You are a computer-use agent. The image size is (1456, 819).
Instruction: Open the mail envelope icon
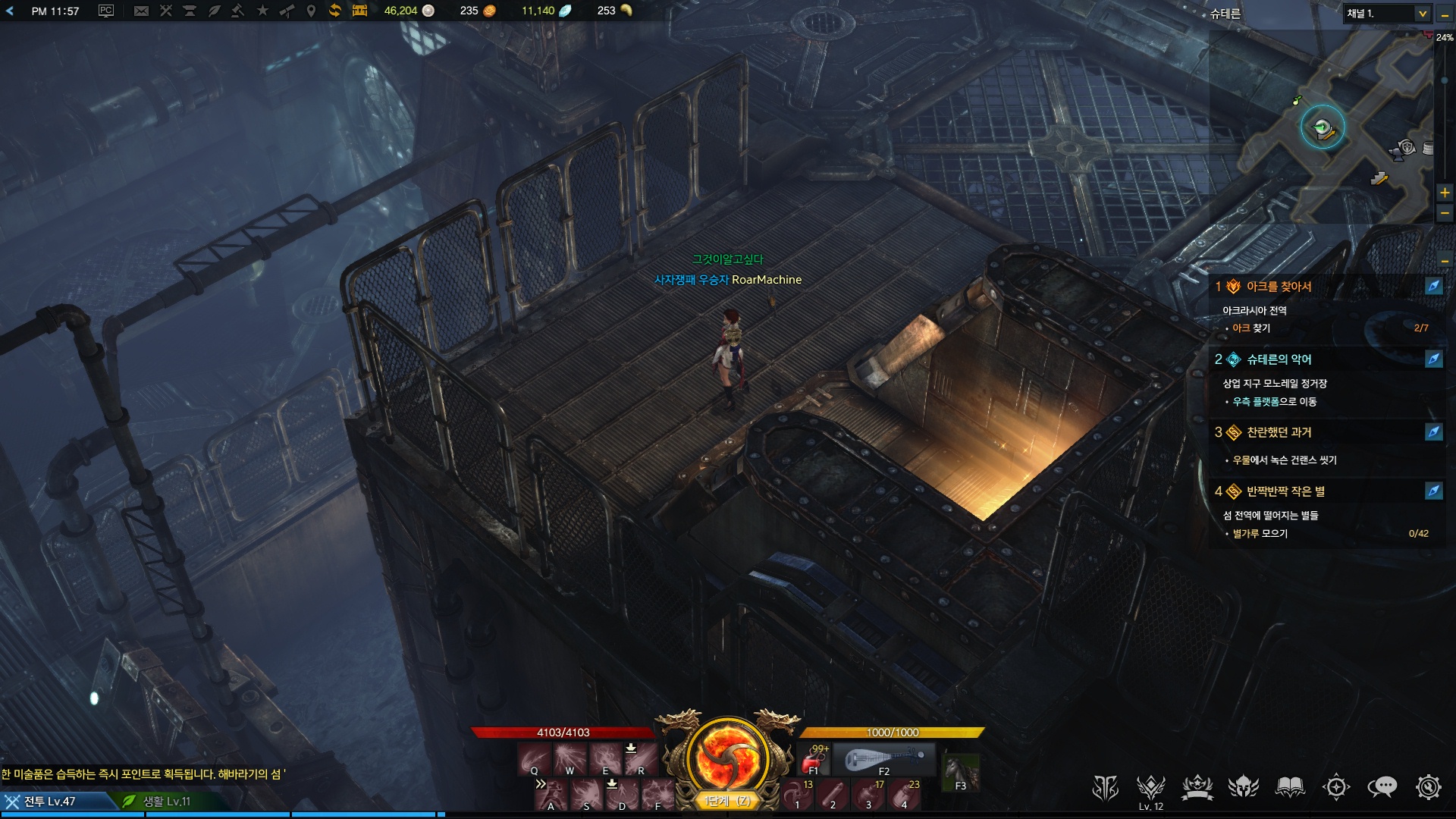[141, 11]
